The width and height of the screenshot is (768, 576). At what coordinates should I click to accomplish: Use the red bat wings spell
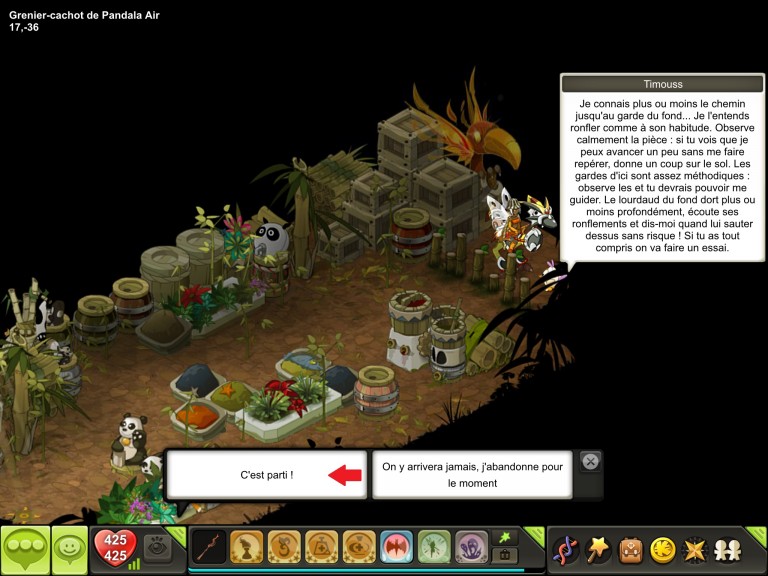pos(396,547)
